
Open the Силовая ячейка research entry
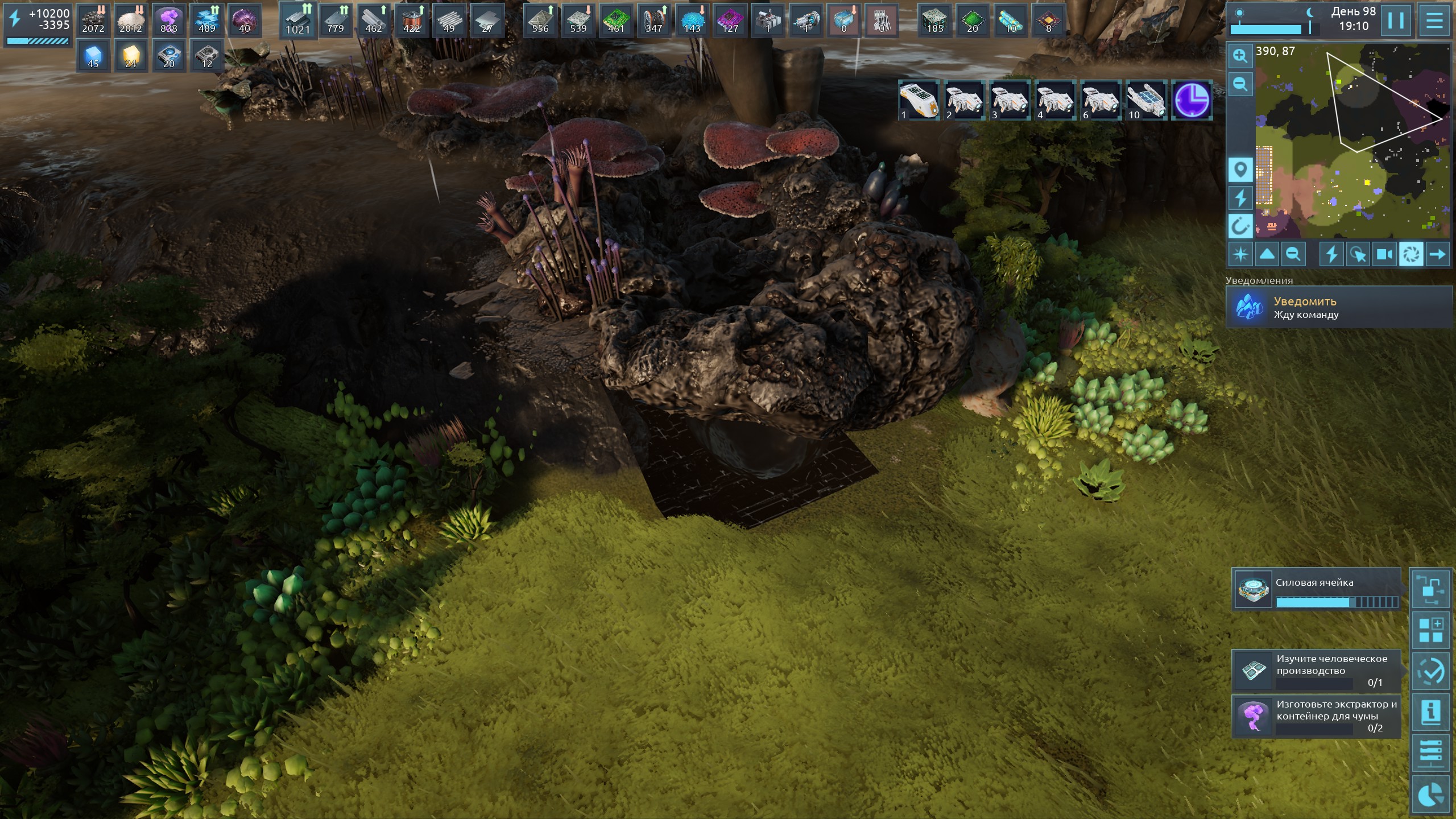[x=1316, y=589]
